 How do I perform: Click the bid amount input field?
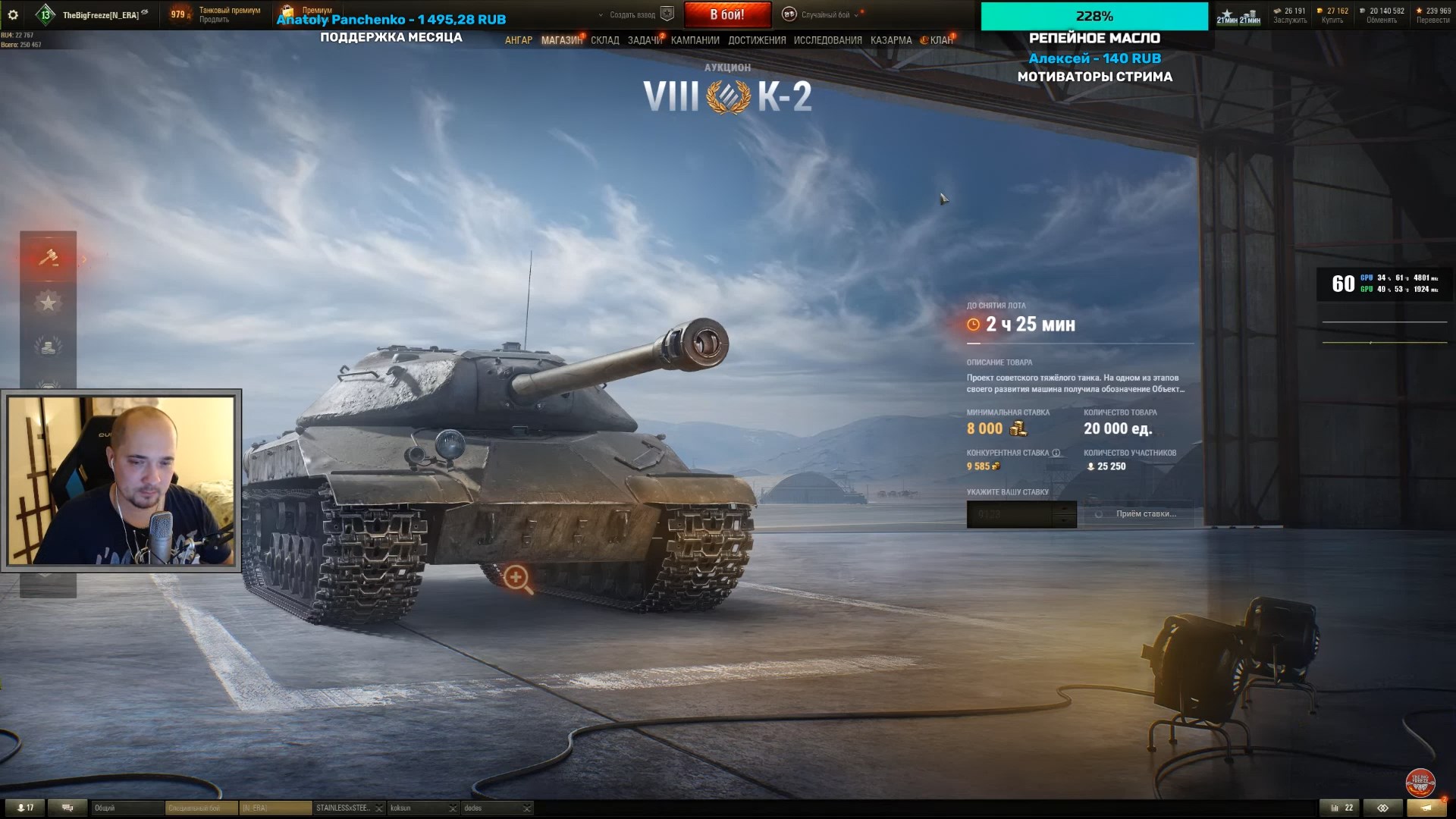[1010, 514]
